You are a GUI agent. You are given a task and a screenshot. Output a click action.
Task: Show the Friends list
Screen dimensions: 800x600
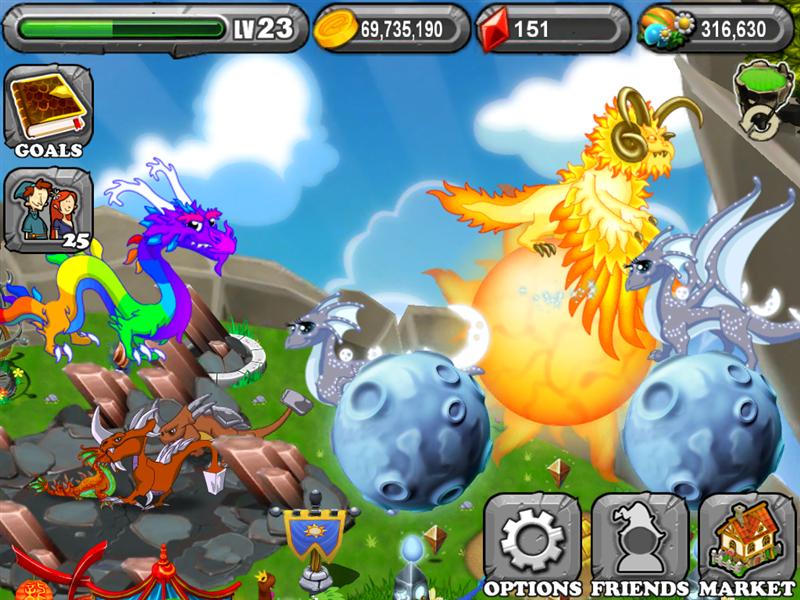[639, 545]
